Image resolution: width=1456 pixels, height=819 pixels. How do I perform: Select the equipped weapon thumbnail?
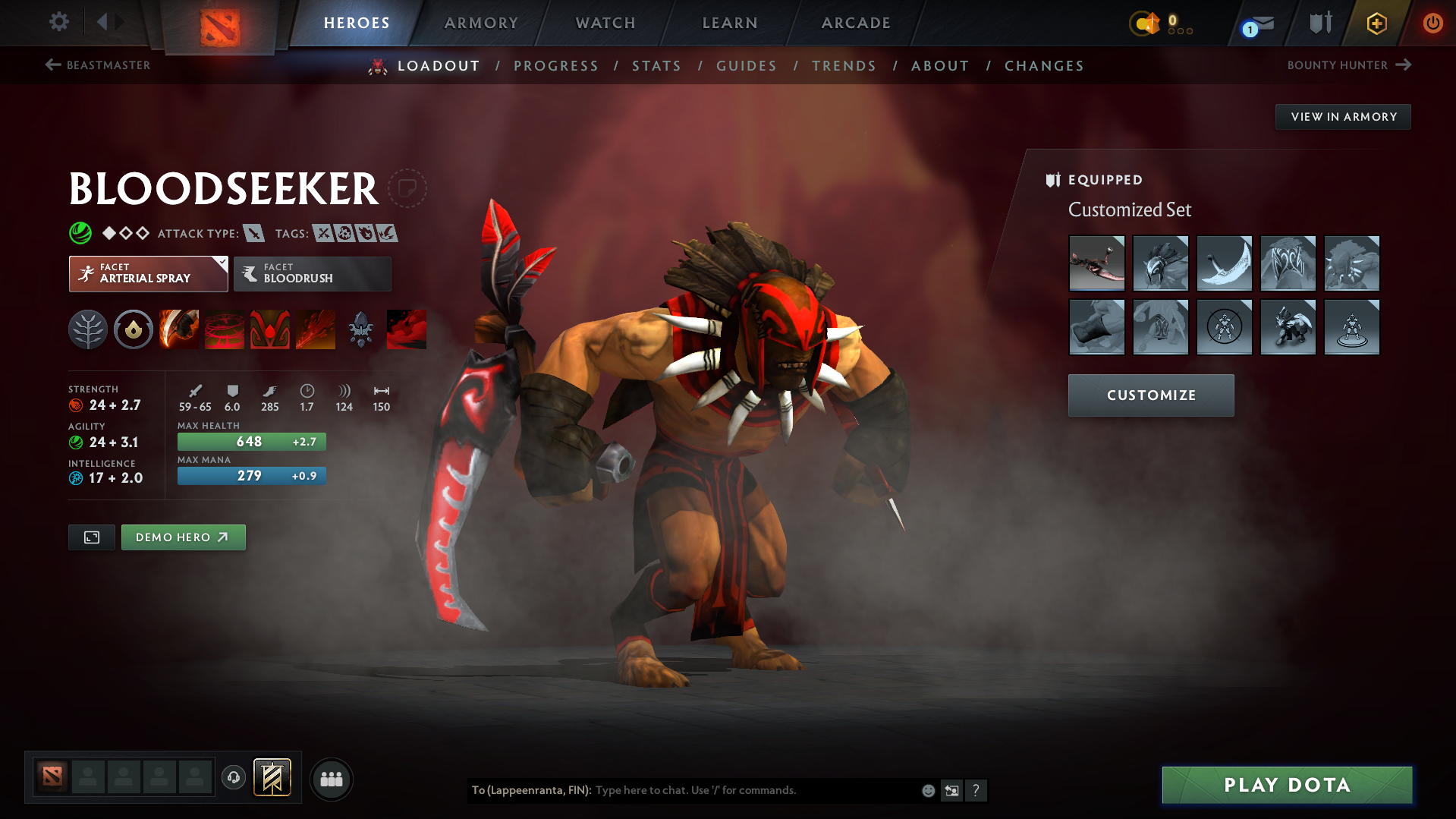[1097, 263]
